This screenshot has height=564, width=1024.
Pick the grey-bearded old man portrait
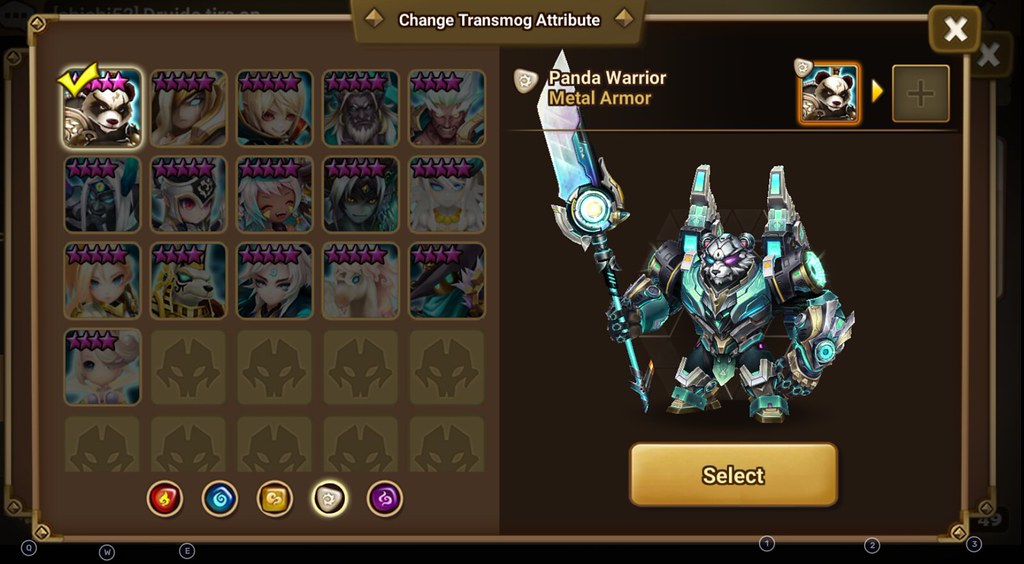pyautogui.click(x=361, y=108)
